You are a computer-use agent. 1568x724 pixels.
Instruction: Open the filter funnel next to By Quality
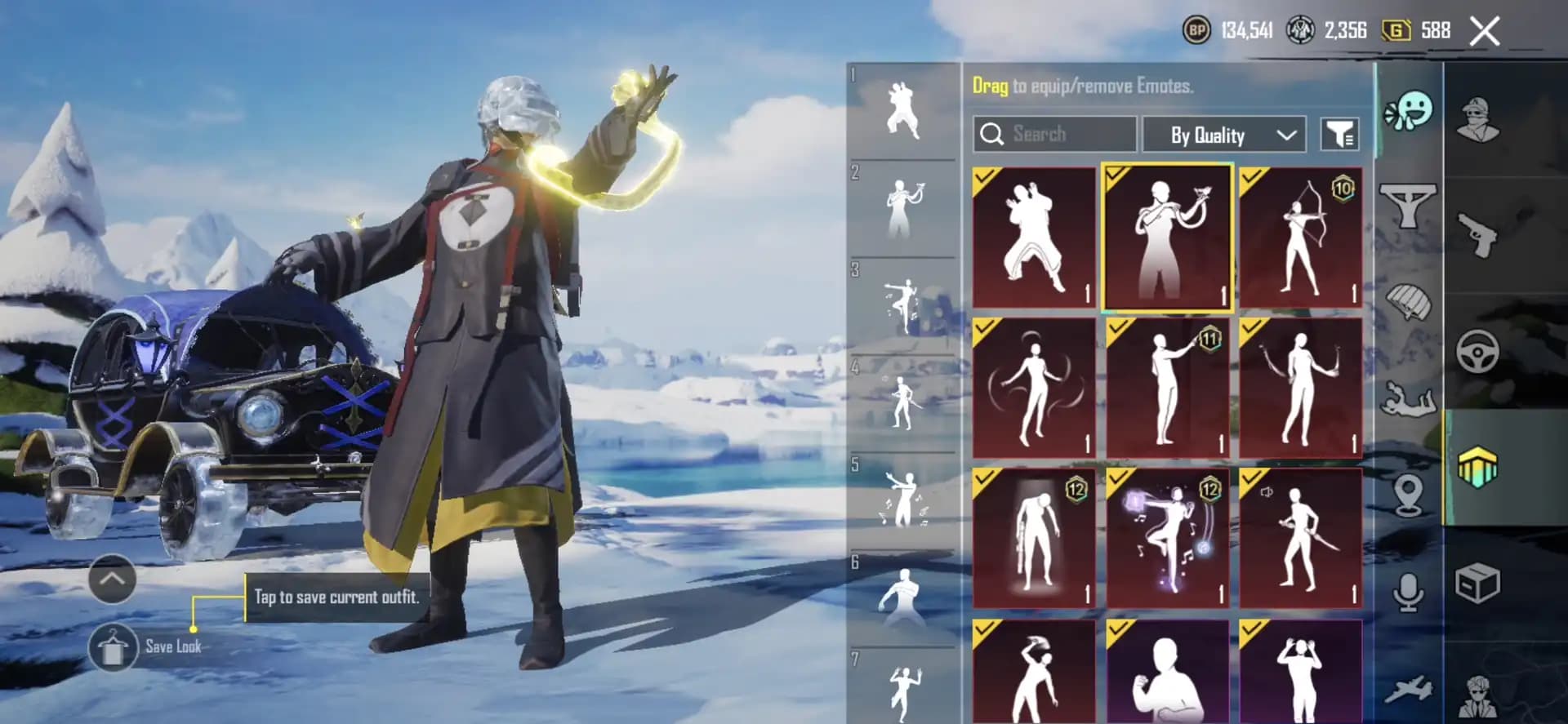point(1341,135)
